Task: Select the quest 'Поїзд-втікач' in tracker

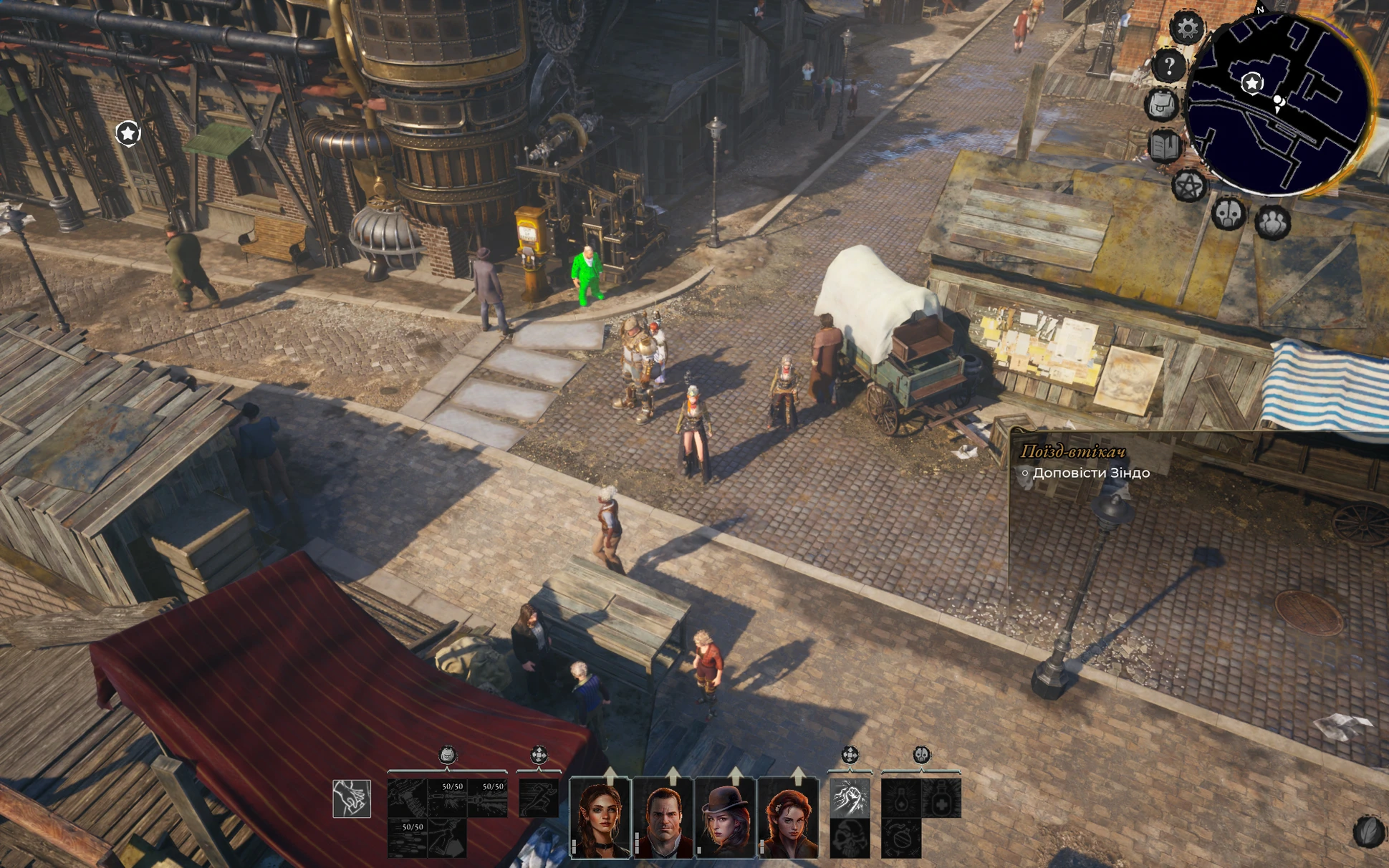Action: [1072, 451]
